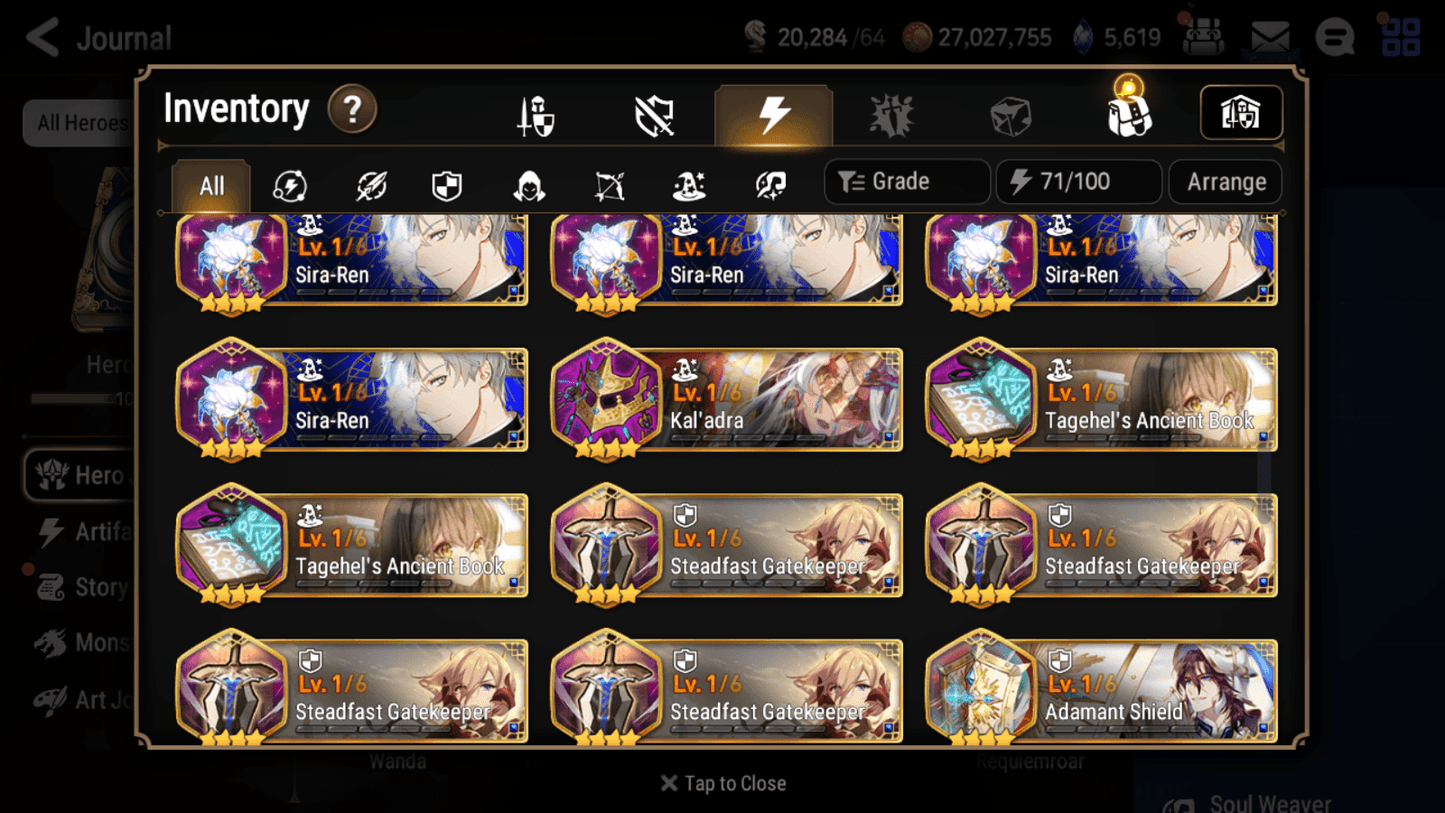Viewport: 1445px width, 813px height.
Task: Go back to the Journal screen
Action: coord(42,37)
